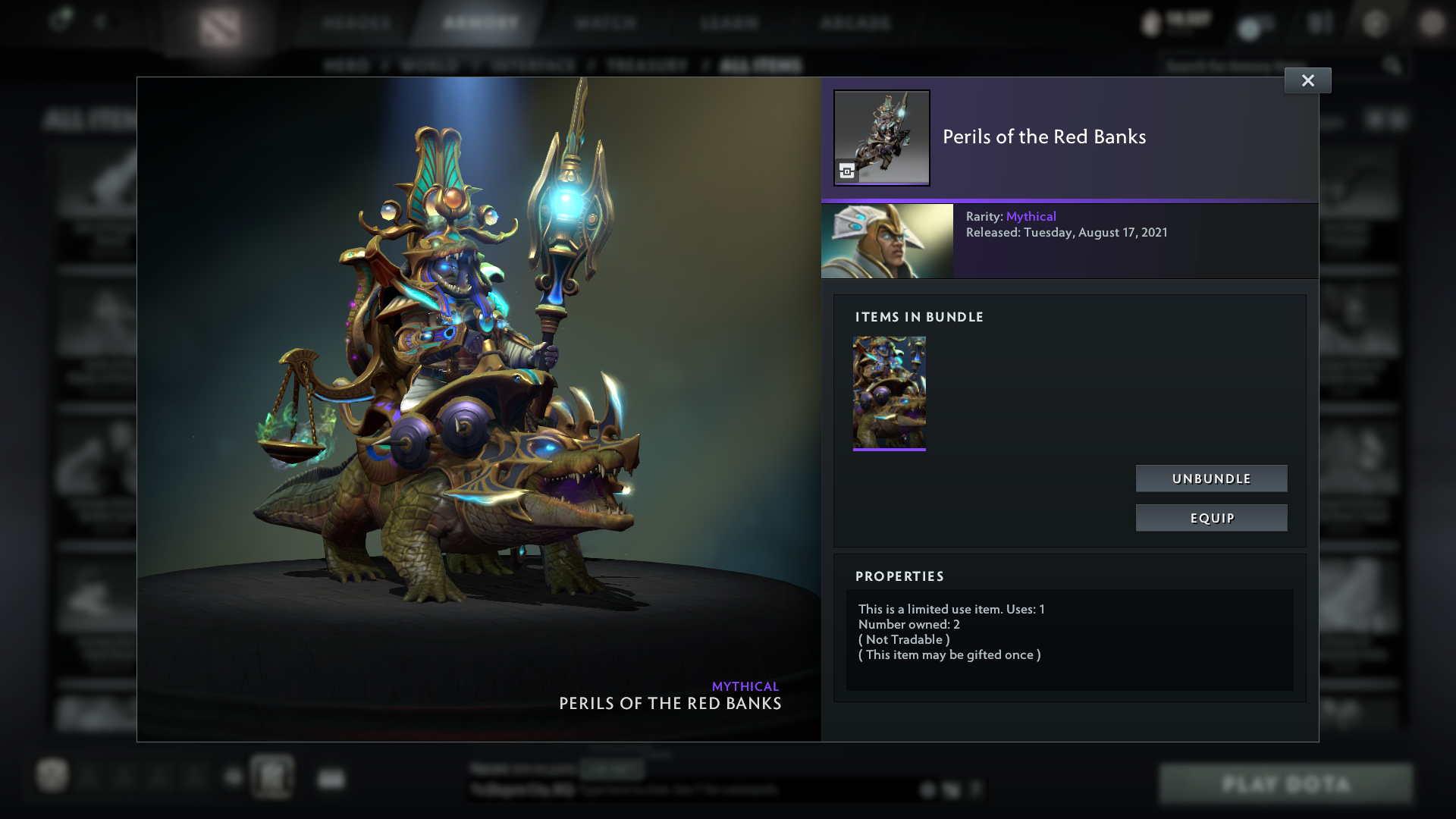
Task: Click the Chen hero portrait
Action: [x=887, y=240]
